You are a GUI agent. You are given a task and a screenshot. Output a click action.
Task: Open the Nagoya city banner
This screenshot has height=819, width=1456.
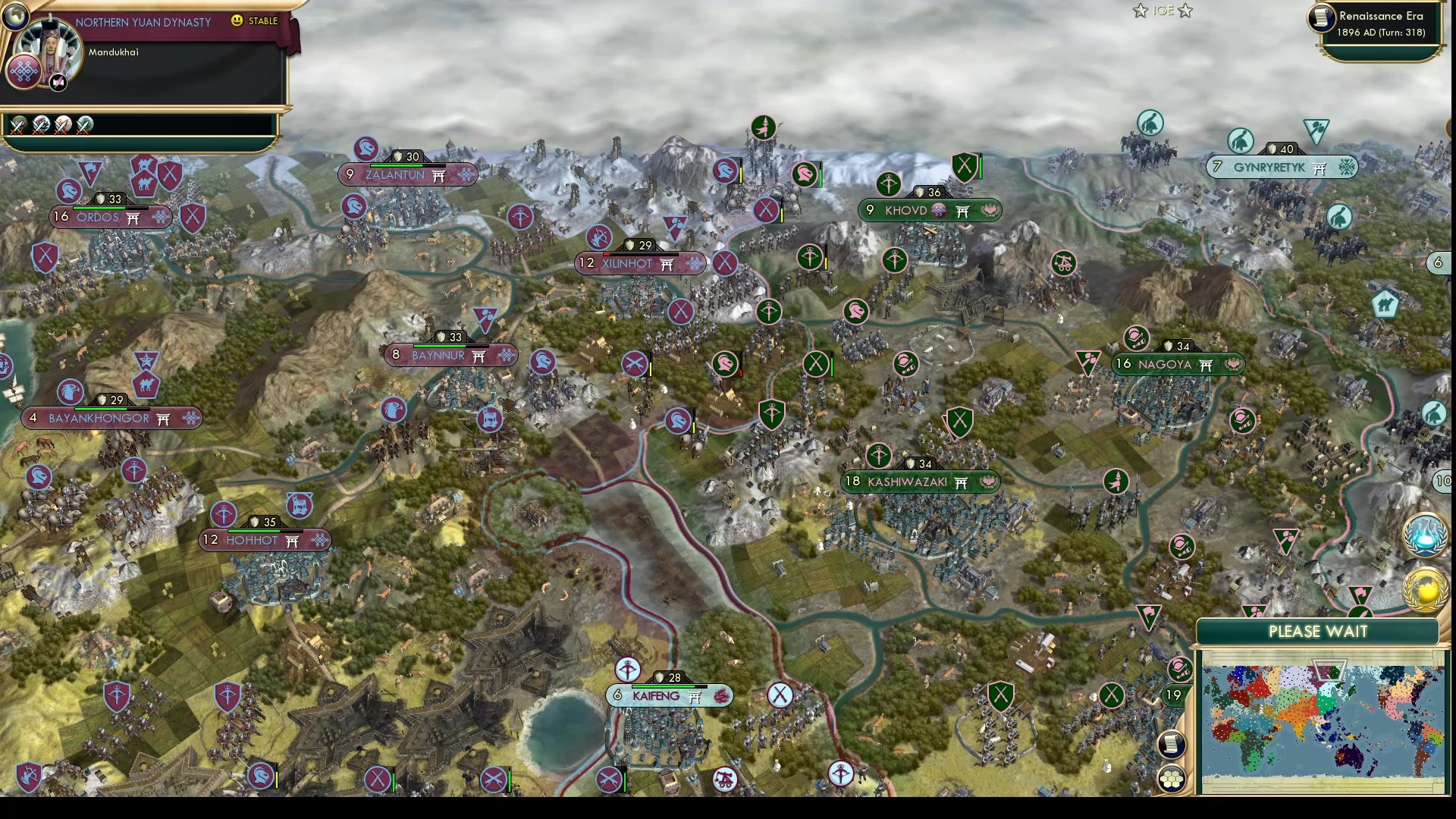(1178, 364)
